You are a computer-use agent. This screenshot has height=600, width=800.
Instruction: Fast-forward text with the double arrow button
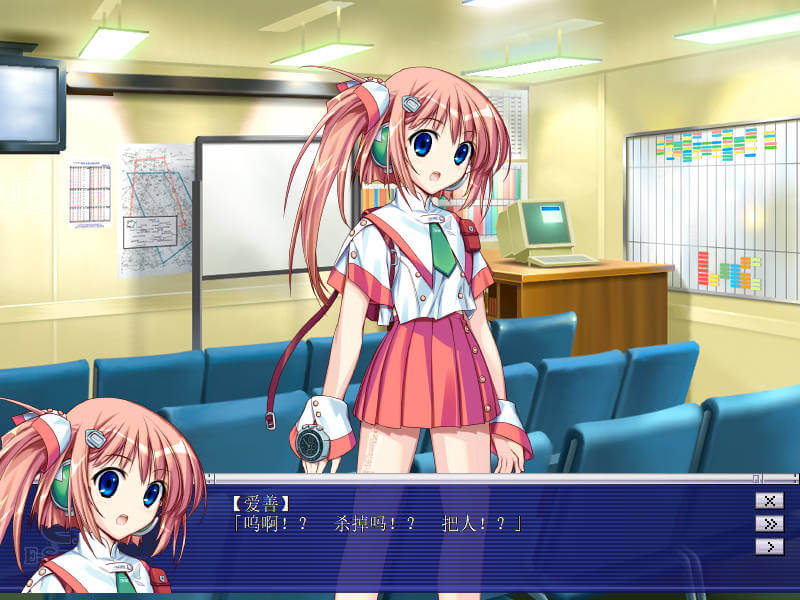click(x=769, y=524)
